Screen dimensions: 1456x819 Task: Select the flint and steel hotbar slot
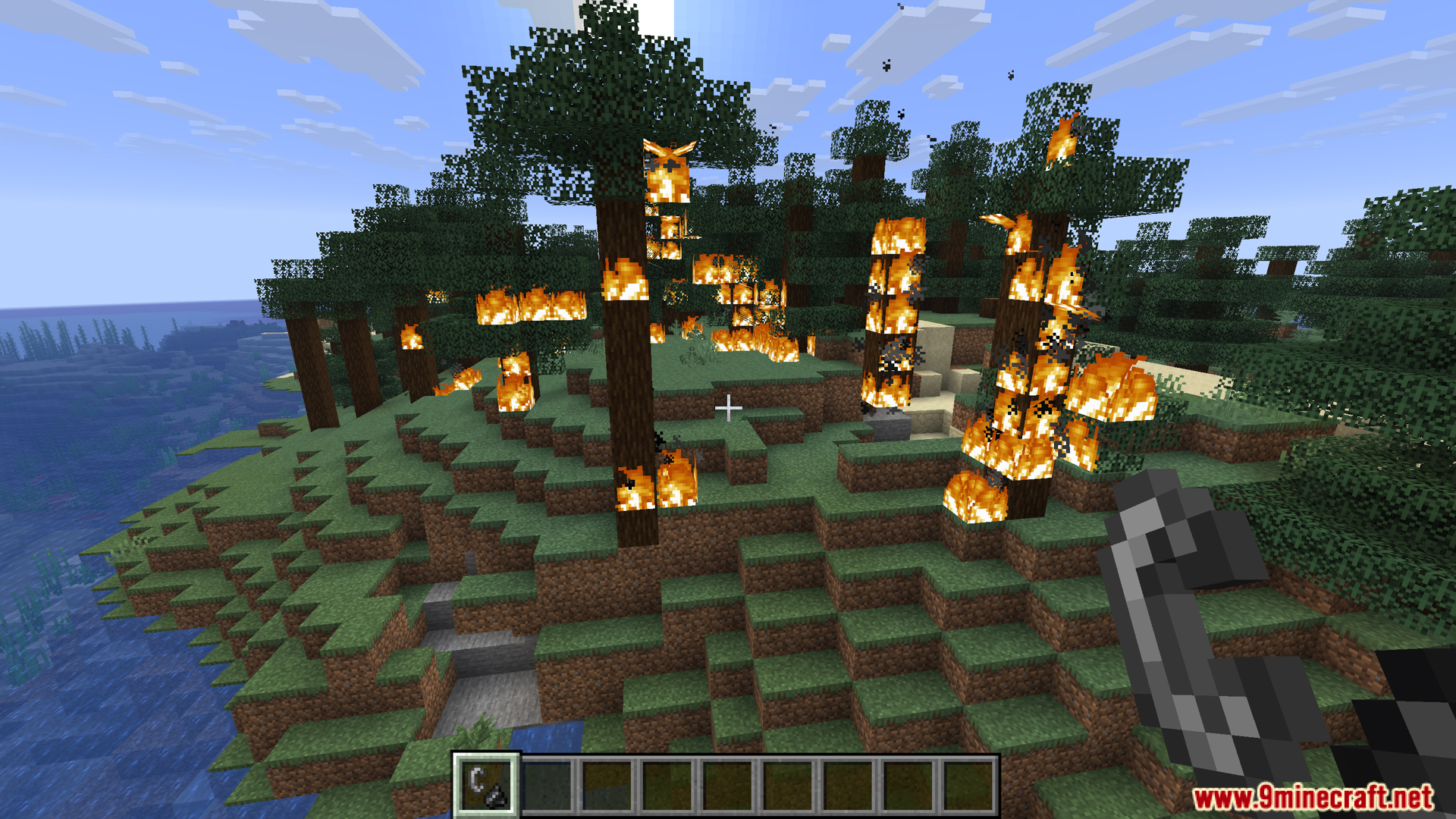[x=486, y=785]
